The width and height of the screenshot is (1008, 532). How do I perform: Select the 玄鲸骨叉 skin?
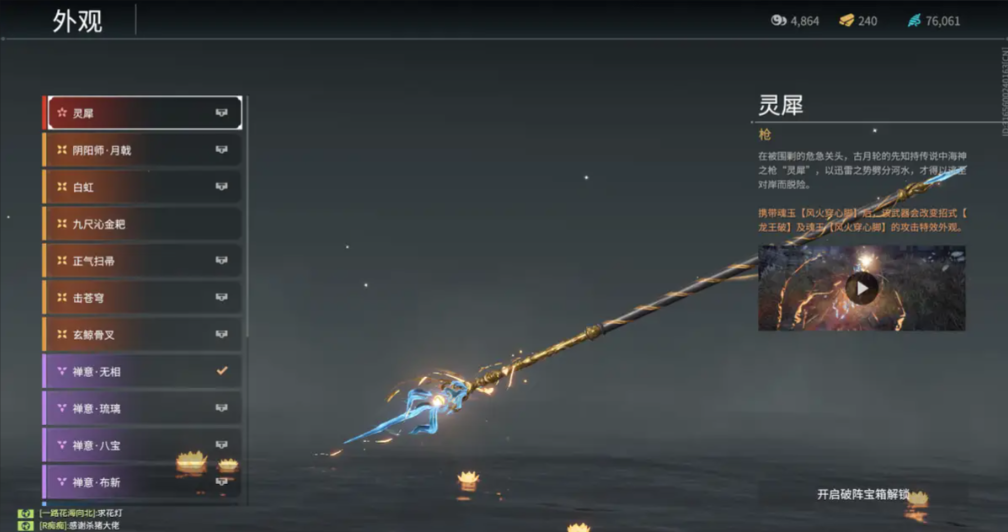[x=142, y=335]
